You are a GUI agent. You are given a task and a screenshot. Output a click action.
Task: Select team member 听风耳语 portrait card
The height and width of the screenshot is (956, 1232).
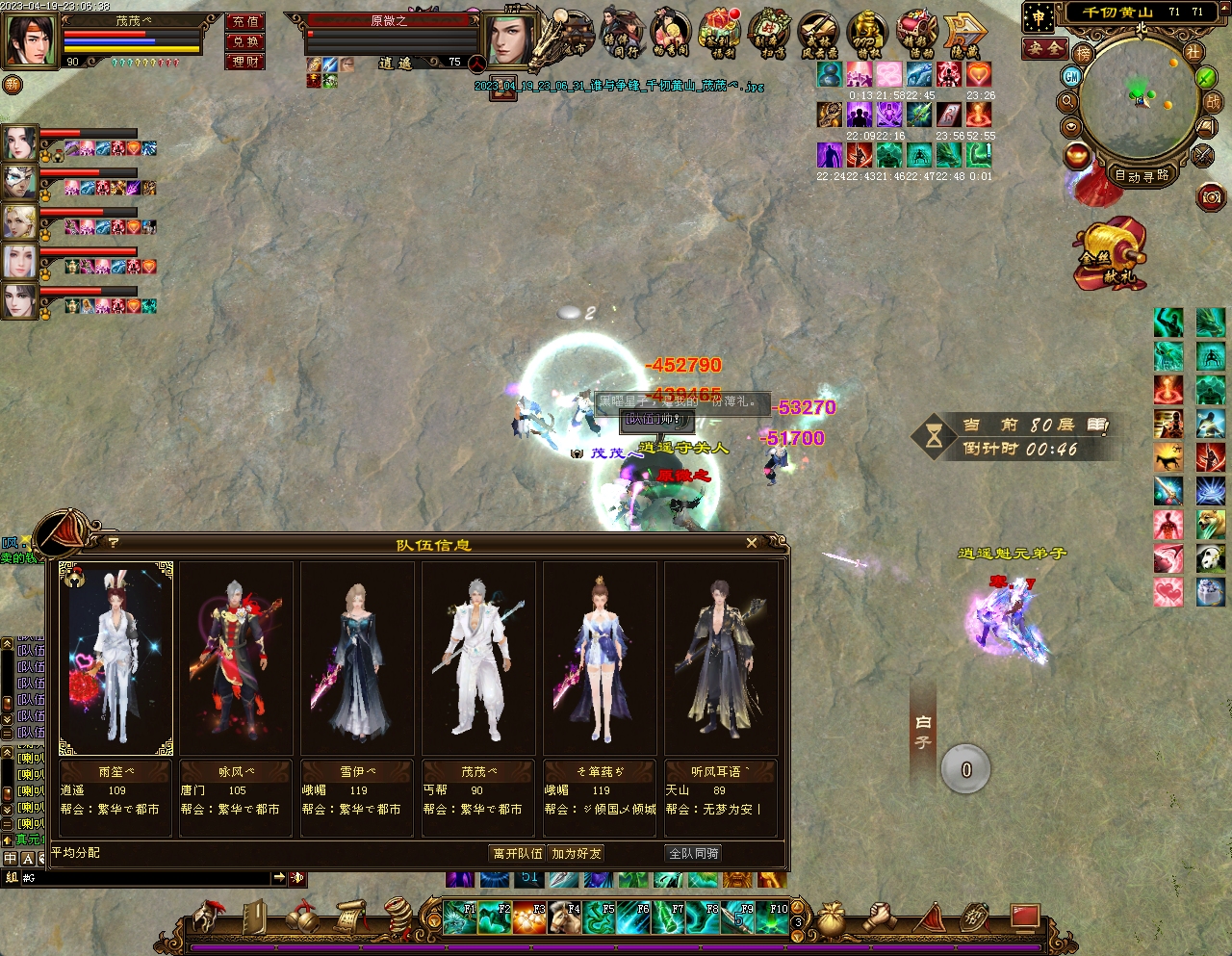(x=721, y=659)
